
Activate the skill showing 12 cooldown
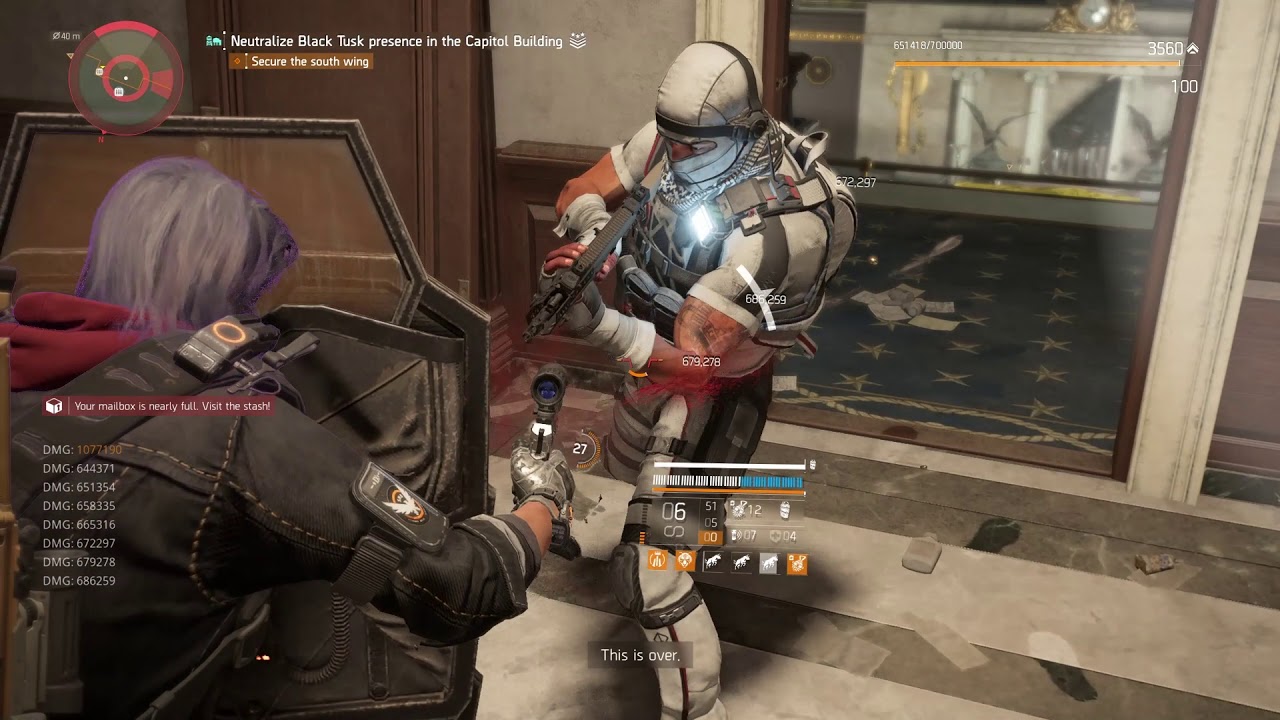coord(738,510)
